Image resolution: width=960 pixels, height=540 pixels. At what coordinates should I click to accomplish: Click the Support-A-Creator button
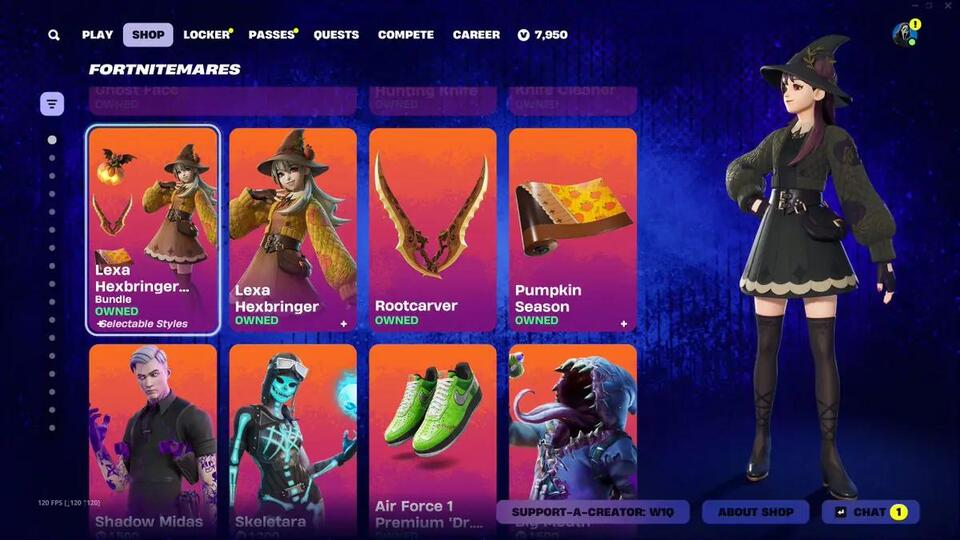593,512
